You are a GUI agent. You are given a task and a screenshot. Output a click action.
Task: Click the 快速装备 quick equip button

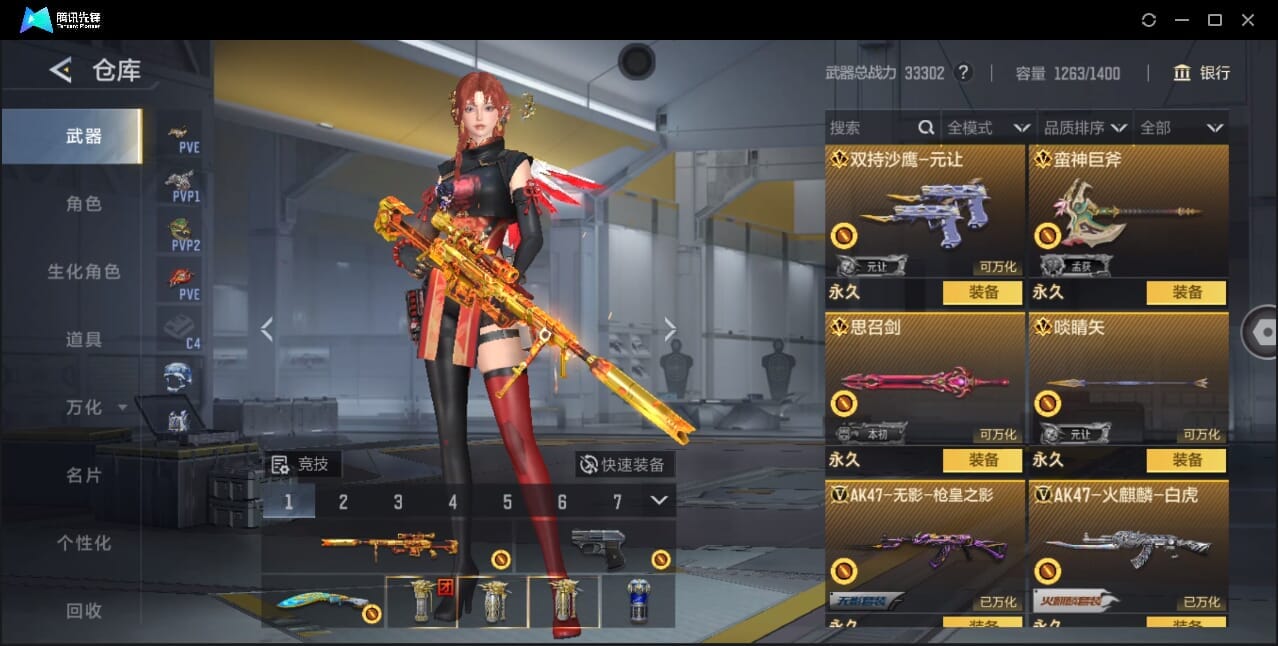coord(624,465)
